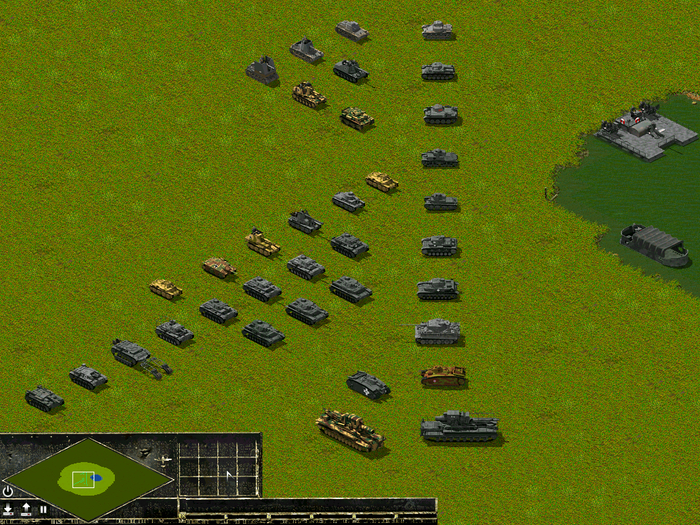Viewport: 700px width, 525px height.
Task: Pause the game
Action: click(43, 510)
